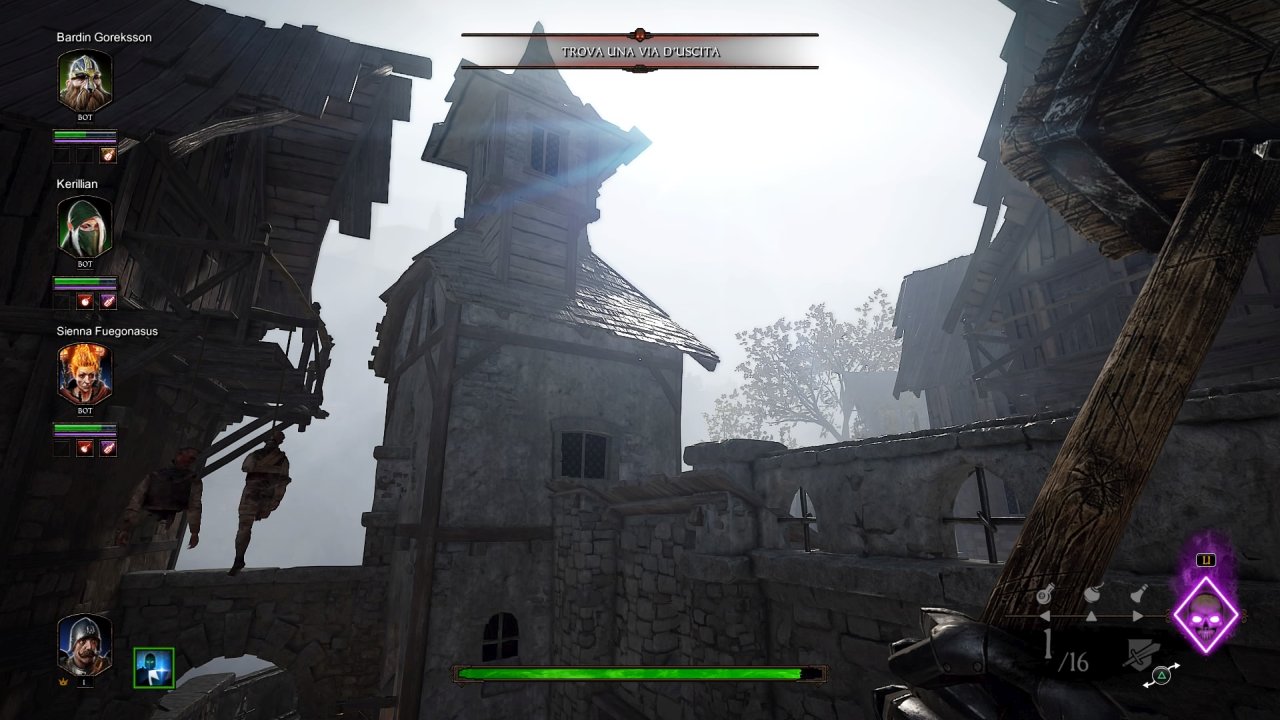Select the green-framed knight buff icon
The height and width of the screenshot is (720, 1280).
(154, 668)
